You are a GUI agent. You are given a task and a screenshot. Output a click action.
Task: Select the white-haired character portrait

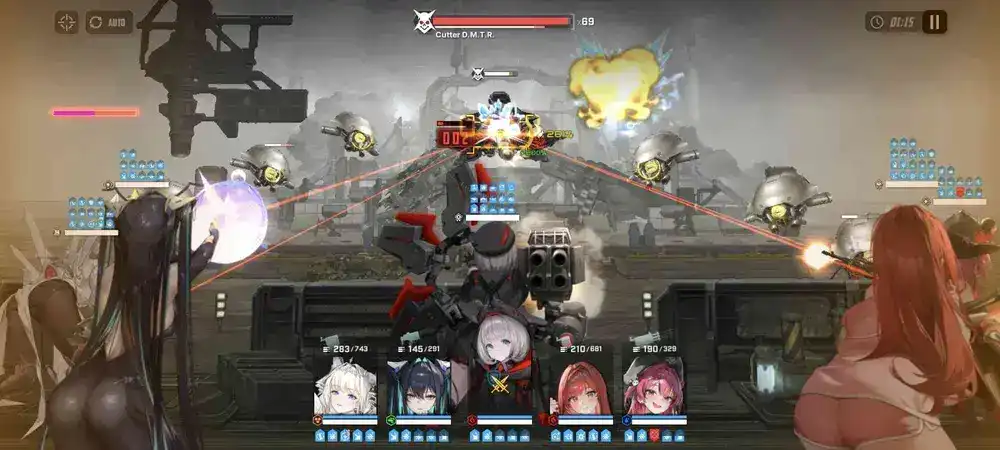tap(345, 387)
